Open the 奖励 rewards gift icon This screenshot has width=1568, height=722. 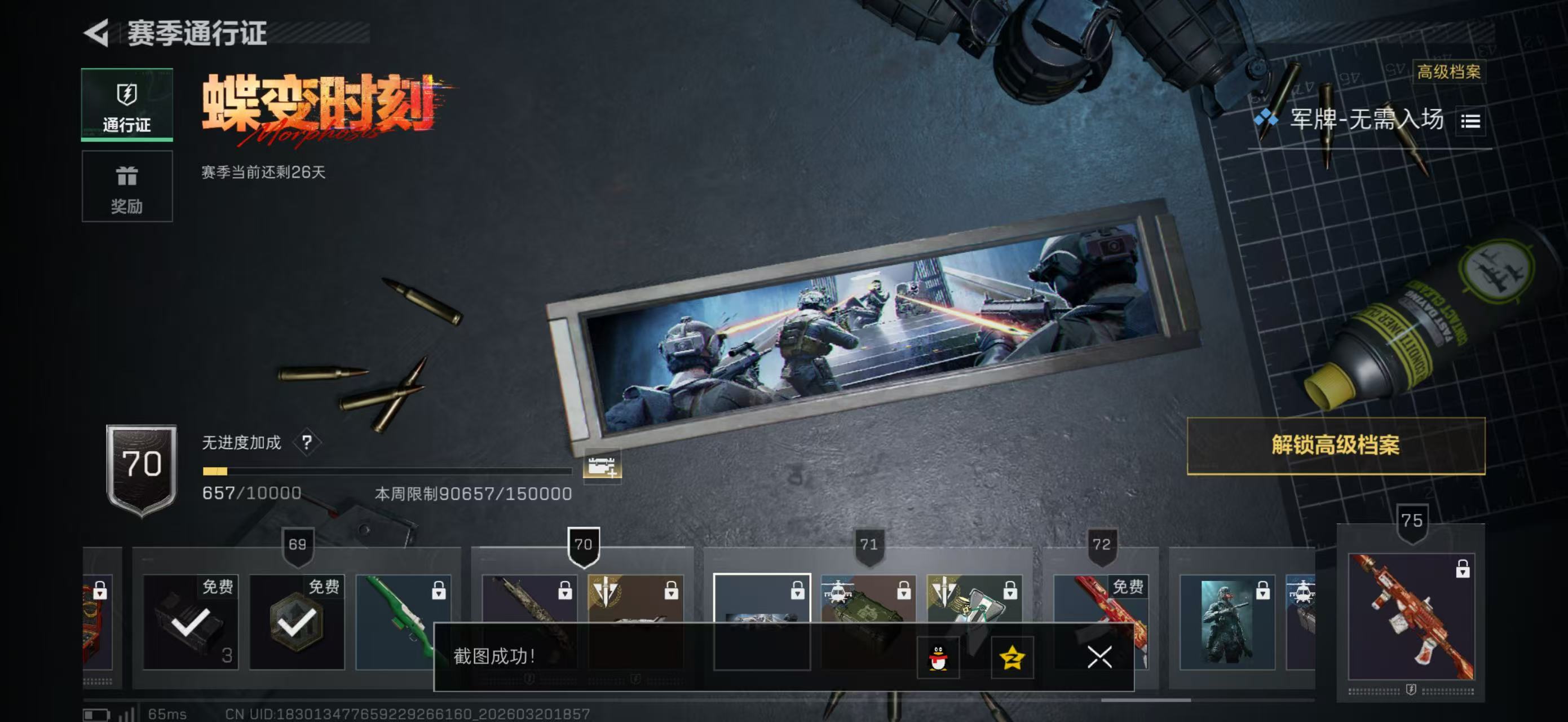pyautogui.click(x=127, y=177)
